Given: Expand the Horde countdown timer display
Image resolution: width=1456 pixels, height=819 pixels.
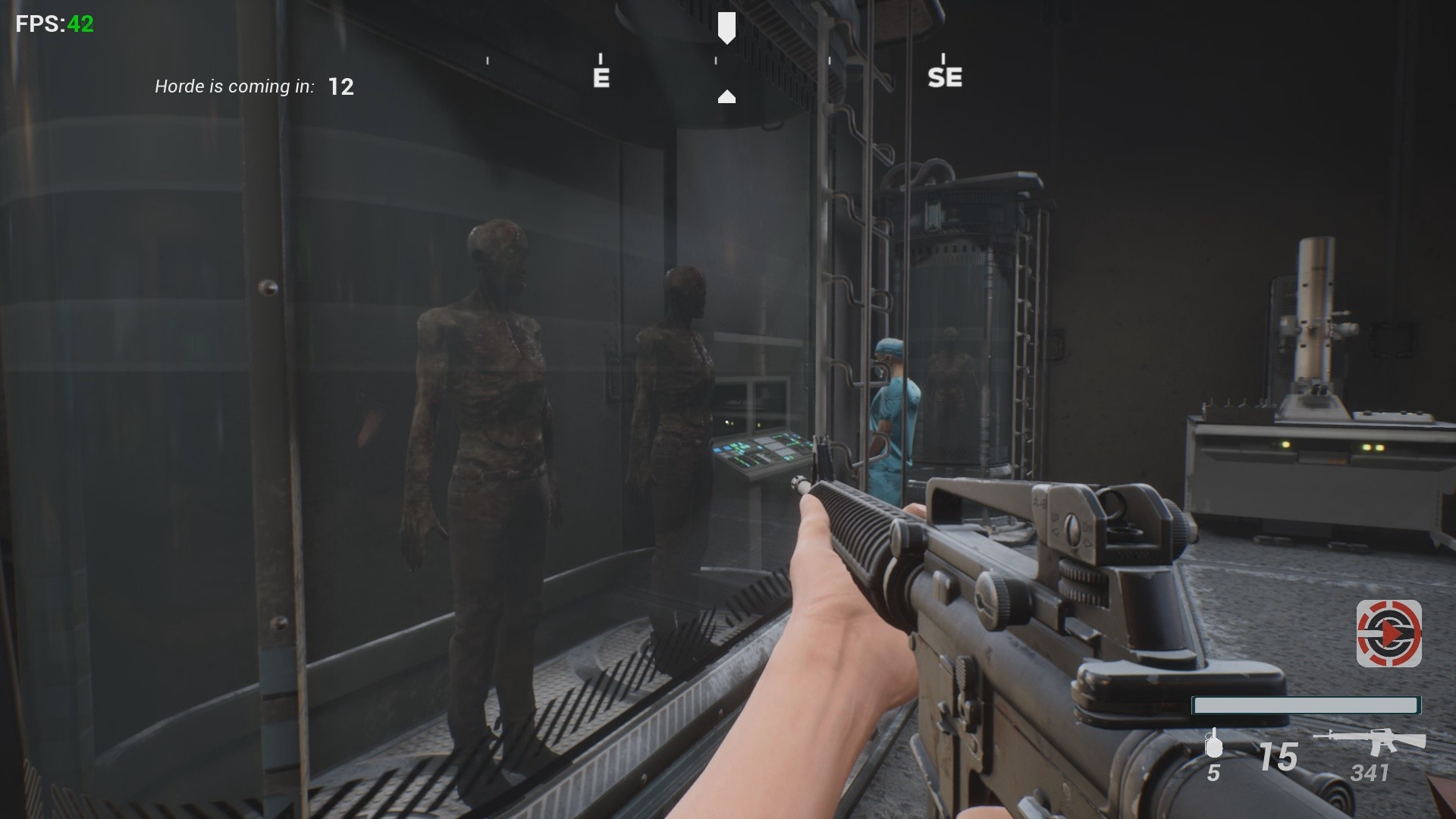Looking at the screenshot, I should point(340,86).
